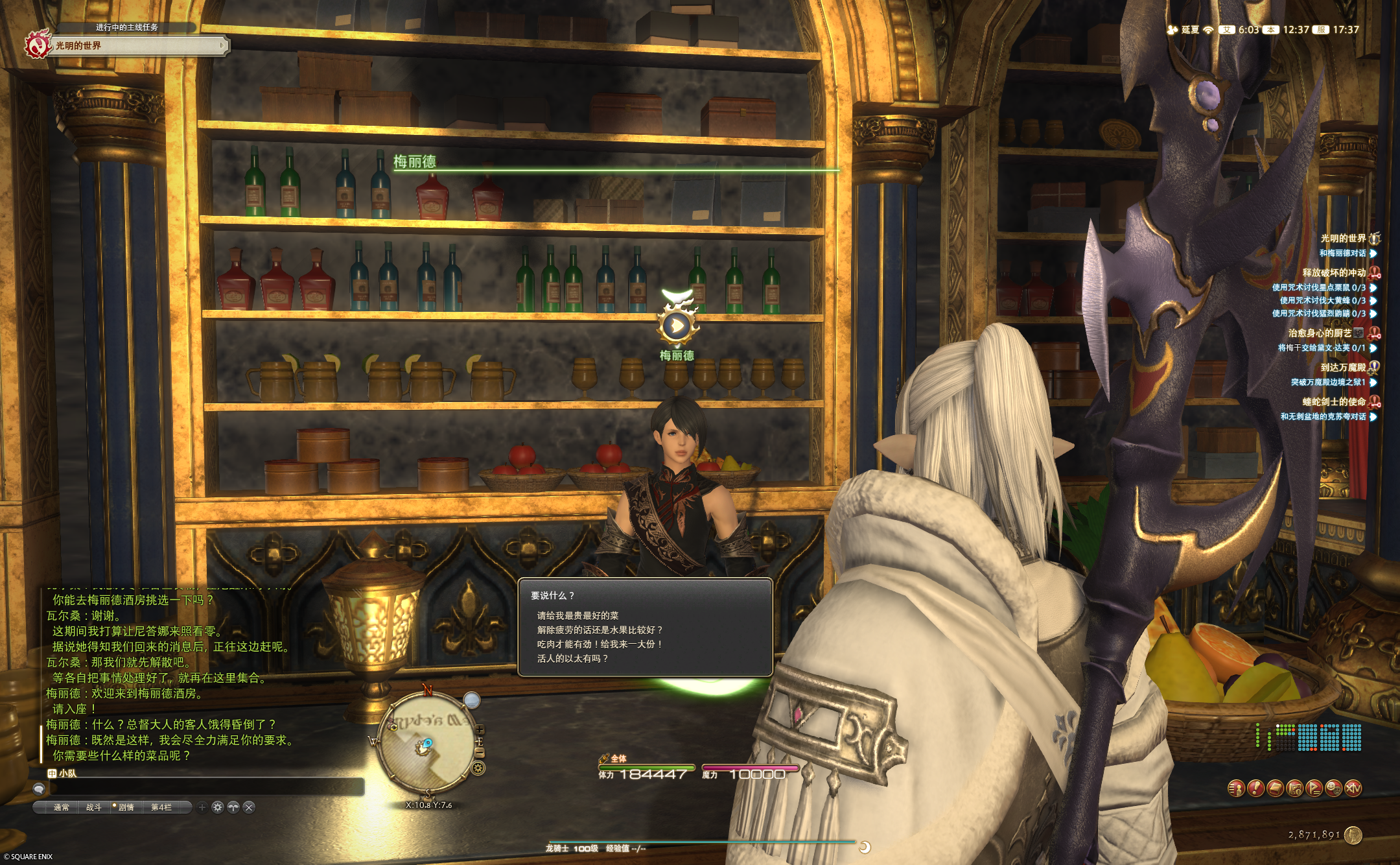Select dialogue option 解除疲劳的话还是水果比较好？
The height and width of the screenshot is (865, 1400).
(x=600, y=630)
